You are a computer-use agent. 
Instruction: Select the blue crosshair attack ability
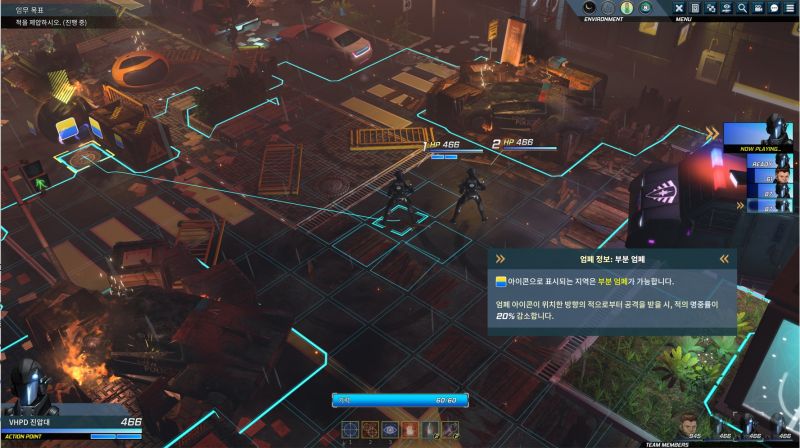pyautogui.click(x=350, y=430)
